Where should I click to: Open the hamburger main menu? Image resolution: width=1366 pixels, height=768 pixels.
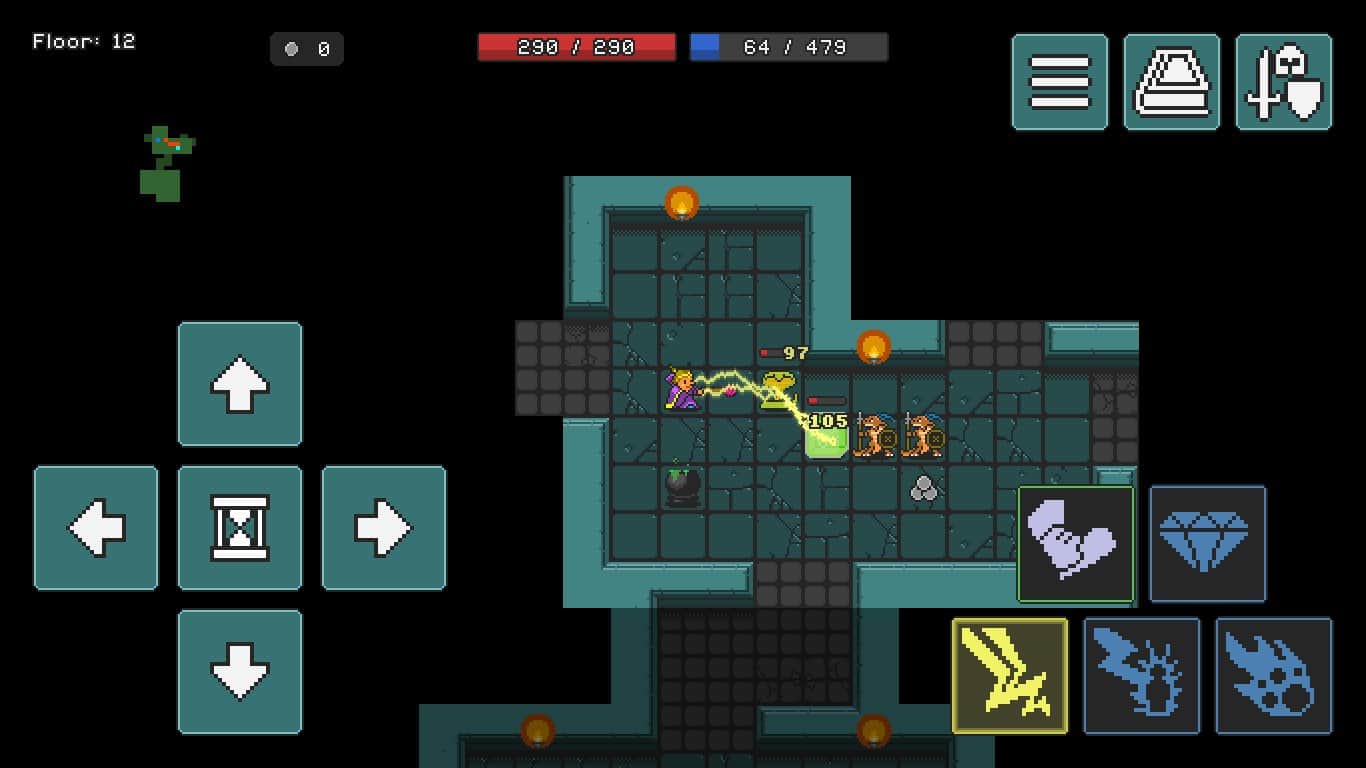click(1060, 82)
